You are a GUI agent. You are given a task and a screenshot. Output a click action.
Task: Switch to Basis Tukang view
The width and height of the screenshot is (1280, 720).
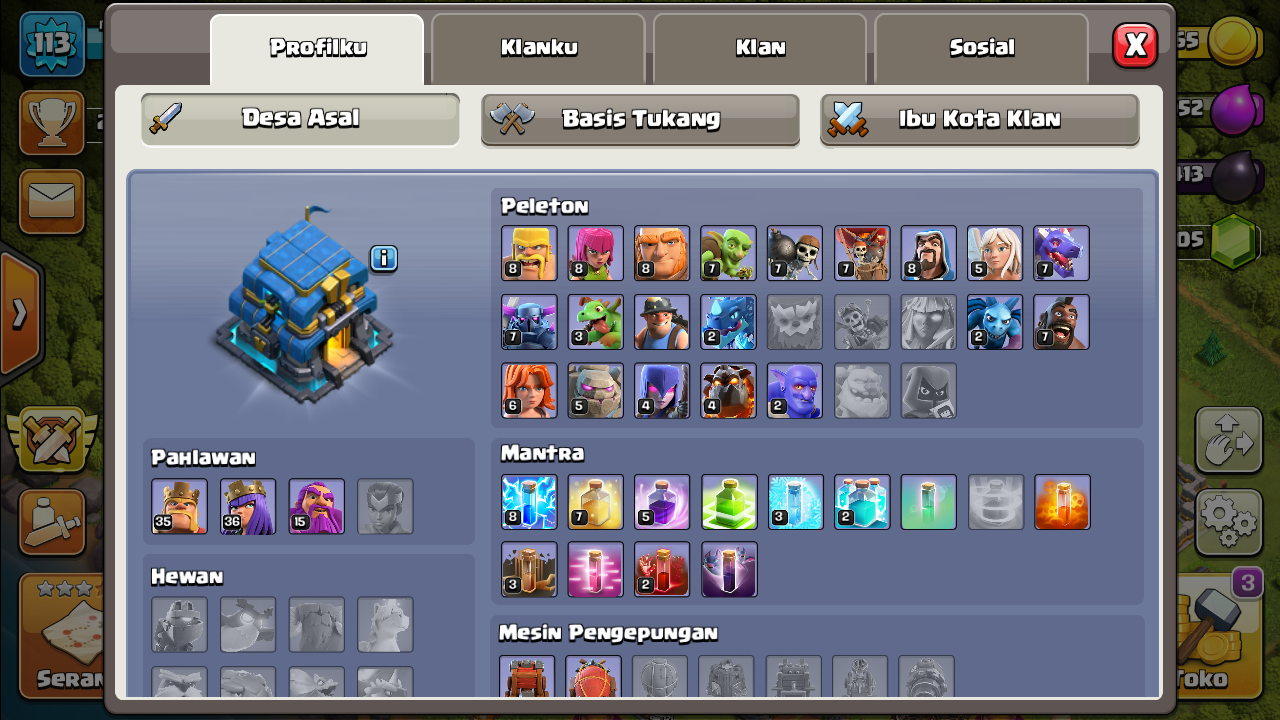click(639, 119)
